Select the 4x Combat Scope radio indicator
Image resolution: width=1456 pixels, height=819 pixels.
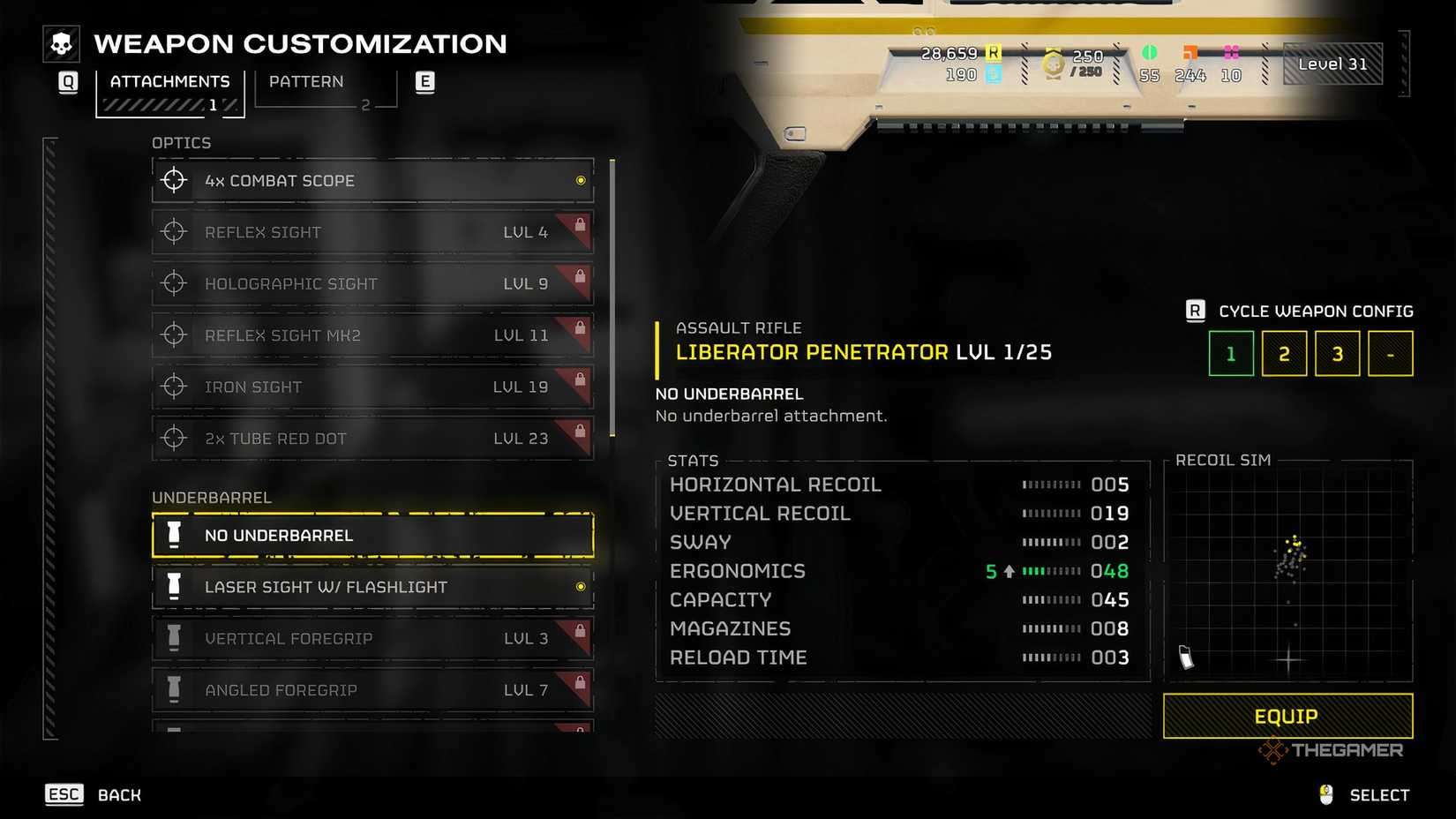[x=580, y=179]
